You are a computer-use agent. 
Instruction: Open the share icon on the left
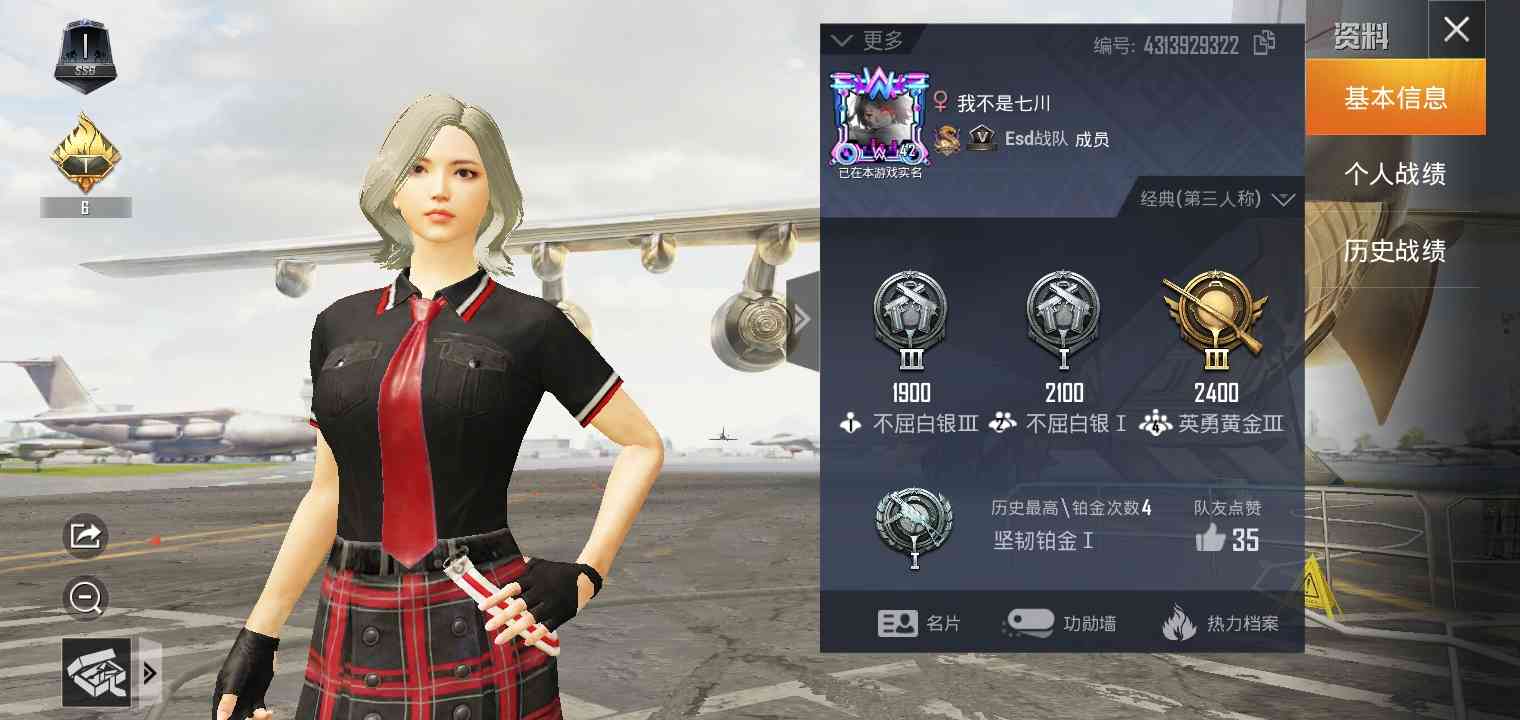click(x=85, y=535)
